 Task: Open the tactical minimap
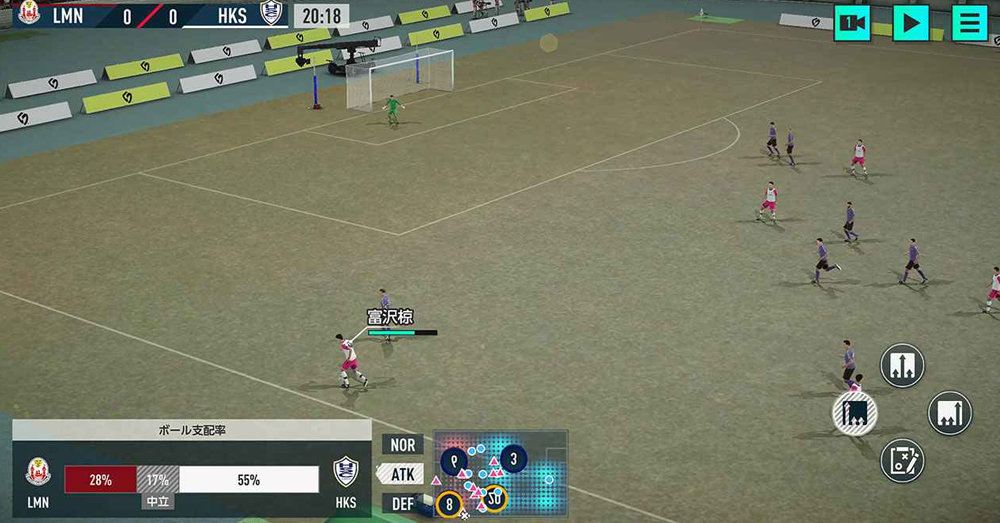(501, 473)
